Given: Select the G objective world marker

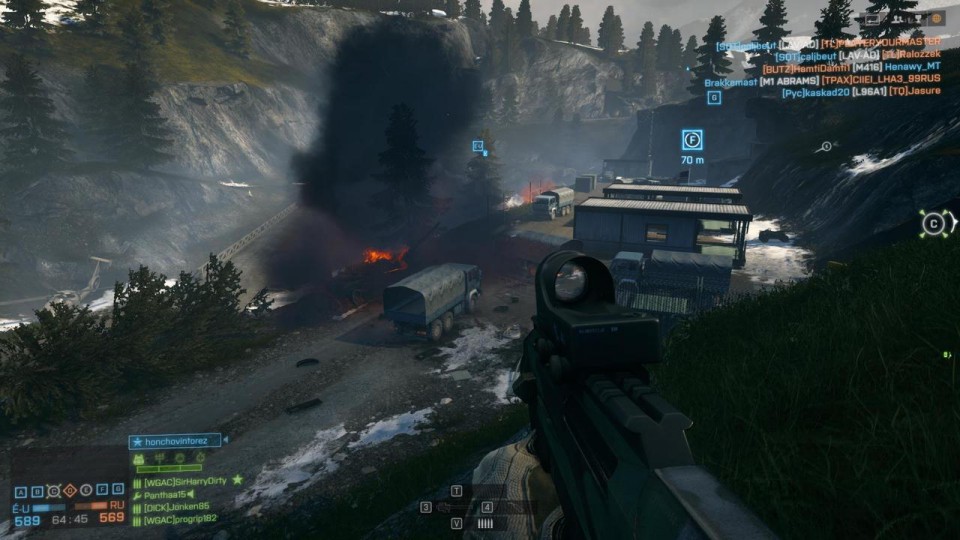Looking at the screenshot, I should click(714, 97).
